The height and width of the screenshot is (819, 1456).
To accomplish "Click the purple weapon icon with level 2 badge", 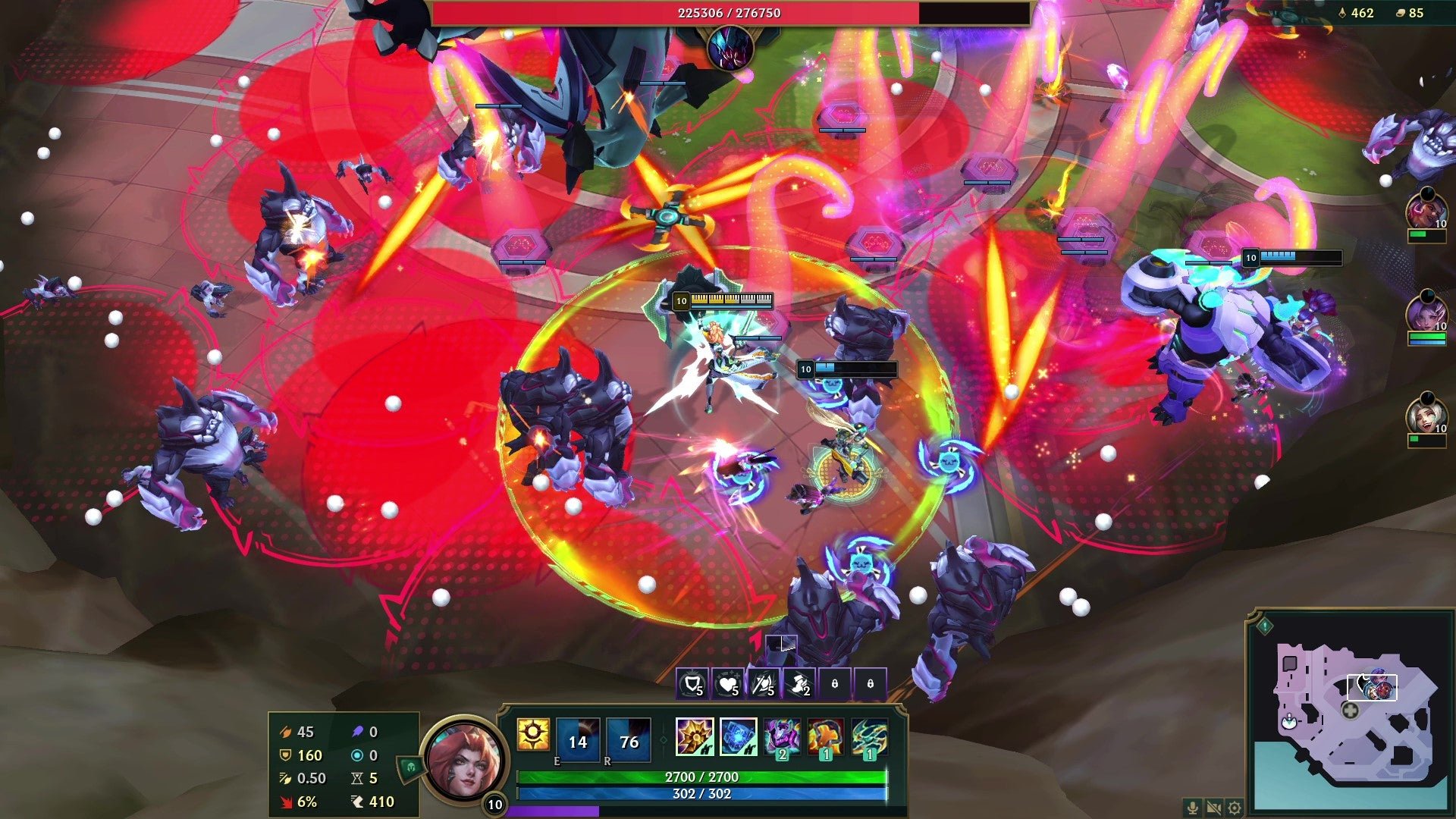I will (x=780, y=737).
